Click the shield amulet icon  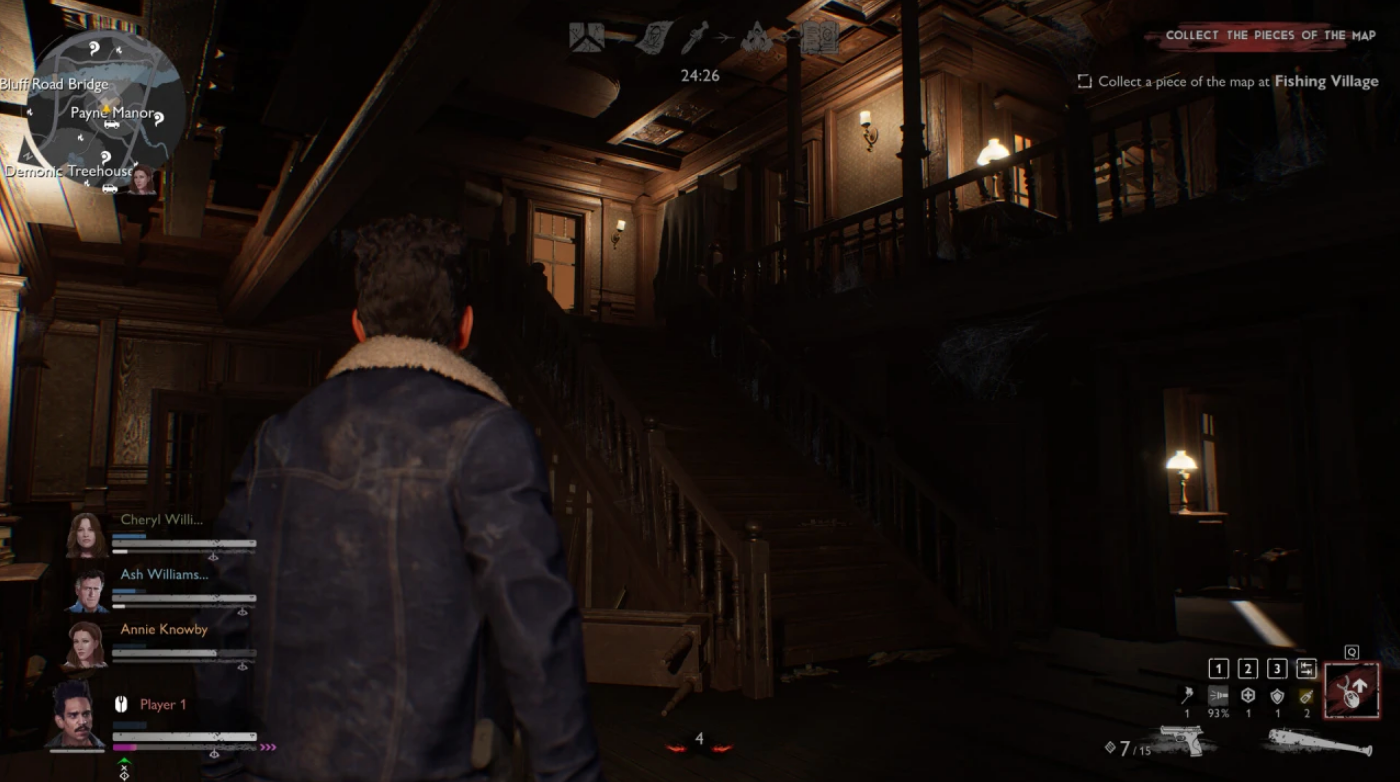pos(1279,695)
